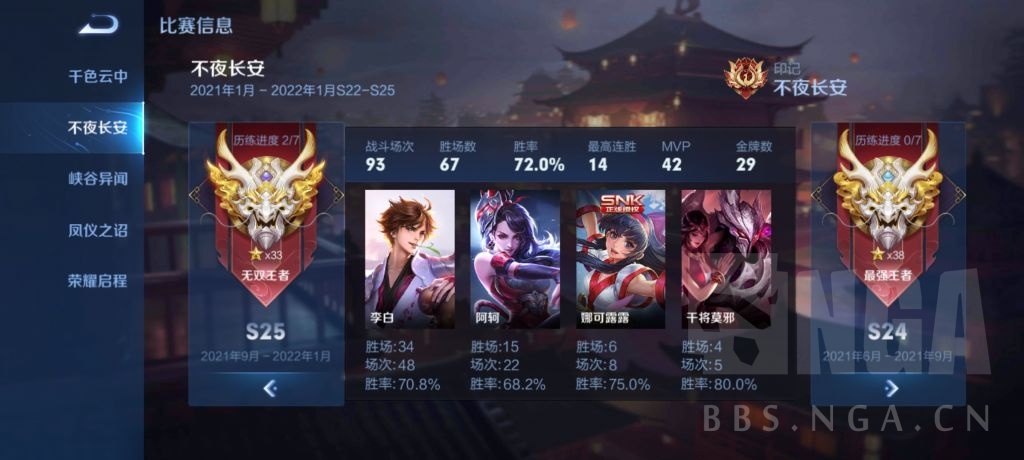1024x460 pixels.
Task: Switch to the 千色云中 season tab
Action: click(97, 76)
